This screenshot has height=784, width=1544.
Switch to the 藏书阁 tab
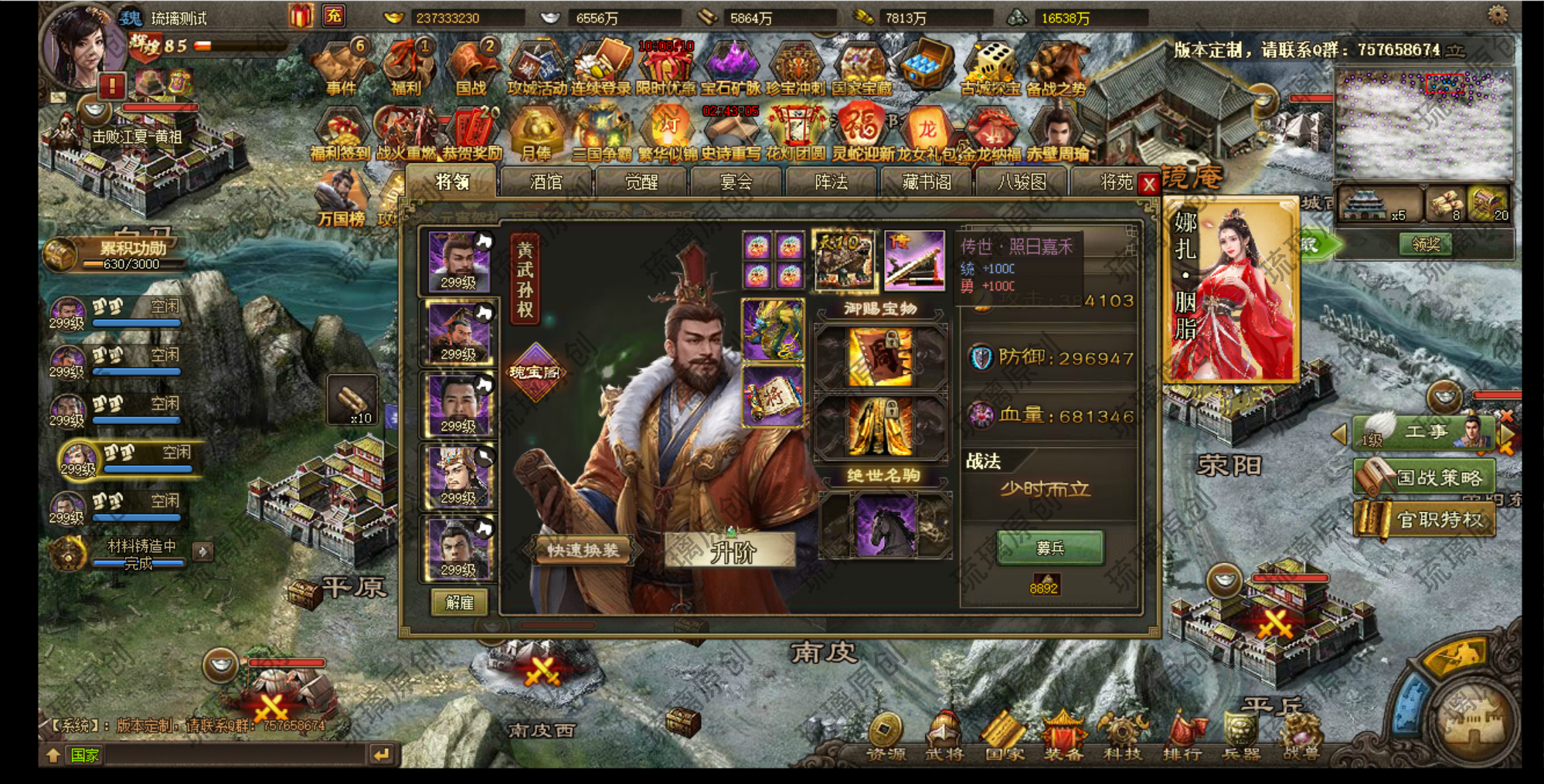(x=927, y=182)
